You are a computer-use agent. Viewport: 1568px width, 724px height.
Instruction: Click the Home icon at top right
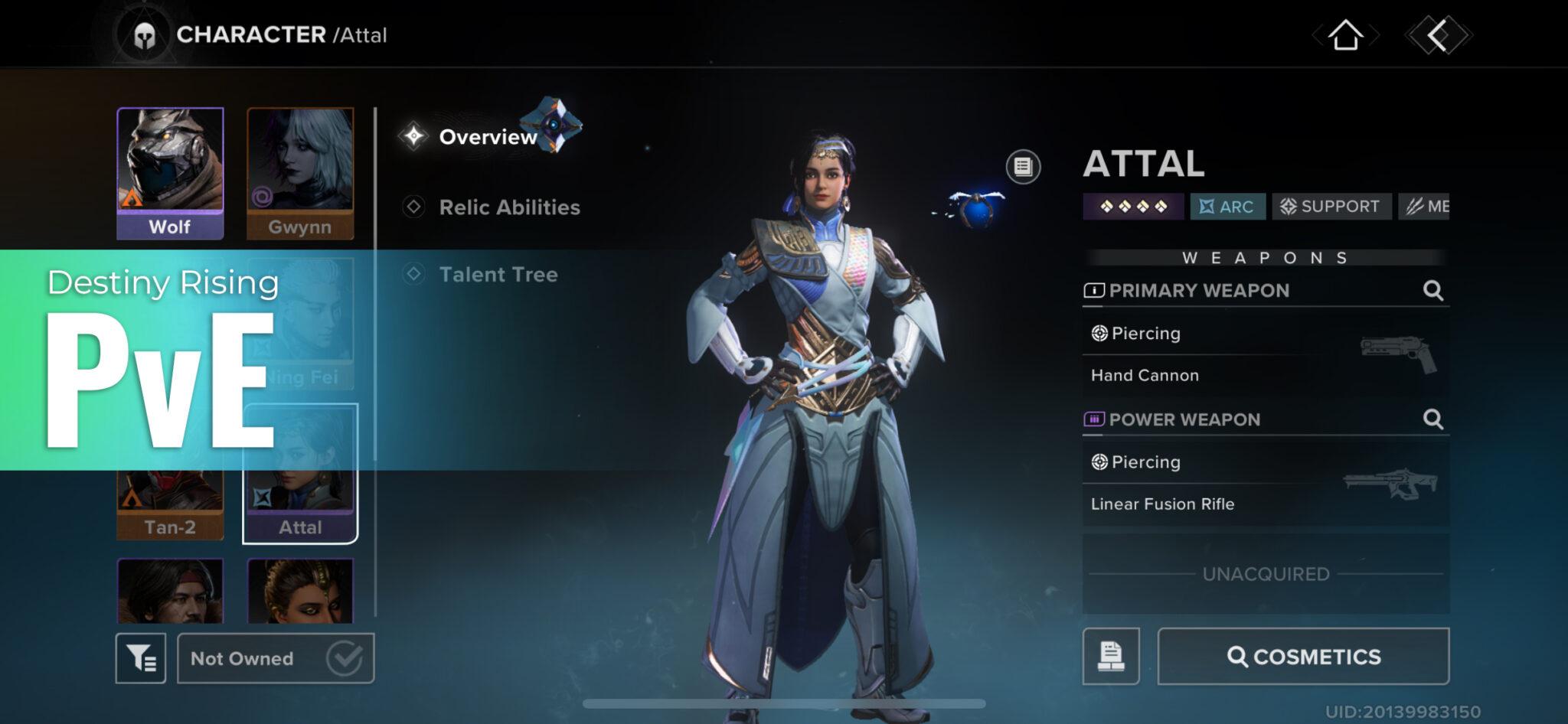coord(1347,34)
